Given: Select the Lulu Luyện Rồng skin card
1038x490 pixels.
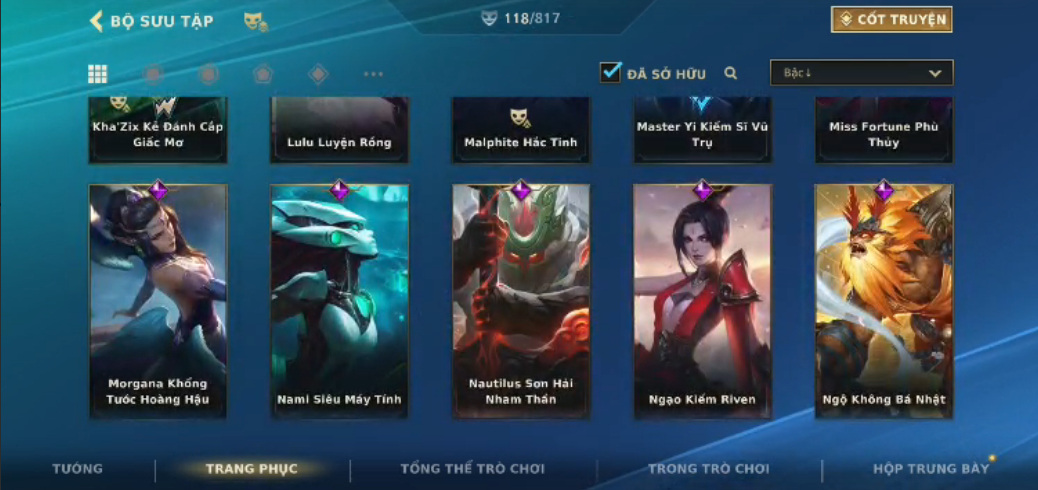Looking at the screenshot, I should 339,131.
